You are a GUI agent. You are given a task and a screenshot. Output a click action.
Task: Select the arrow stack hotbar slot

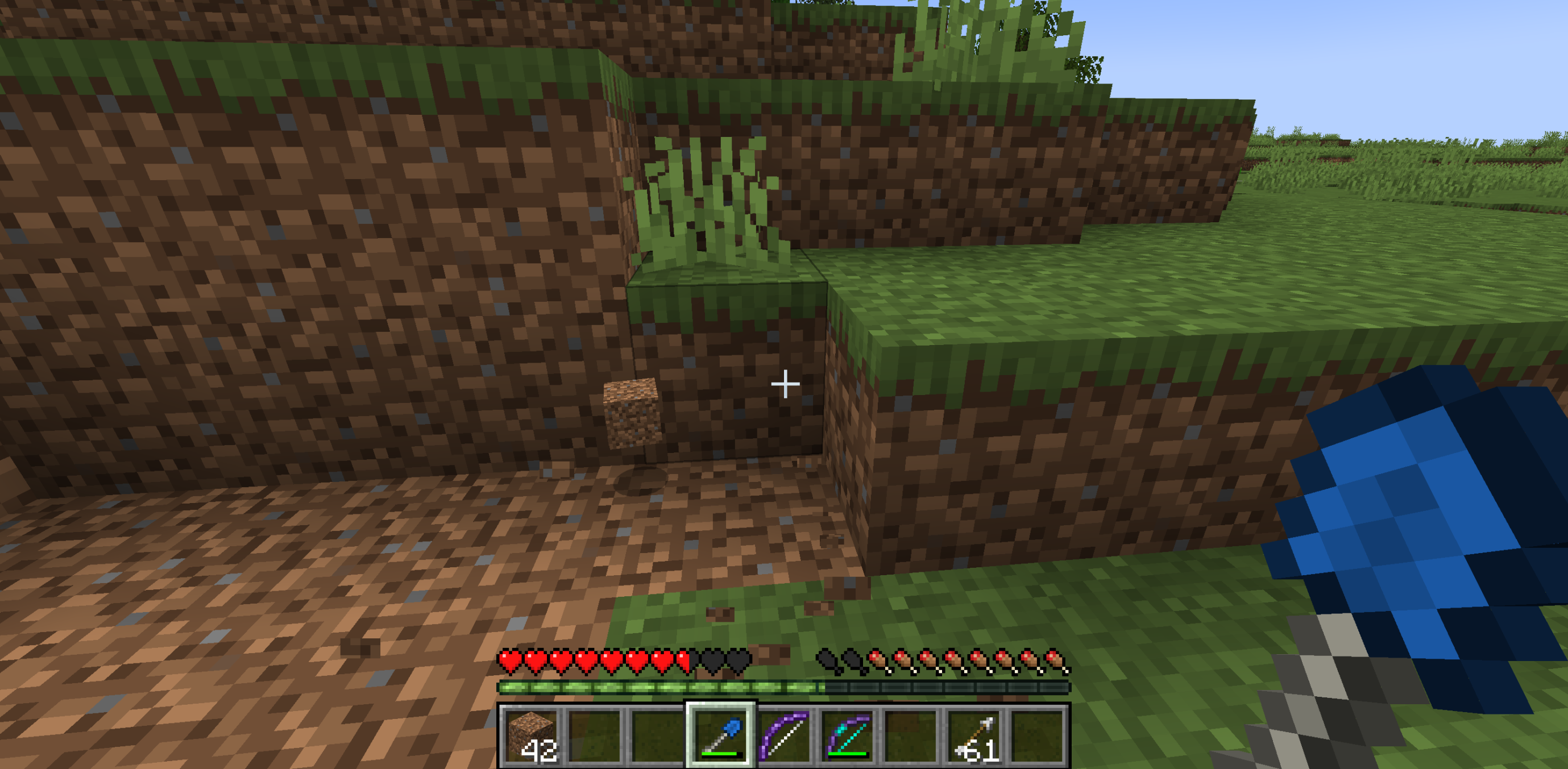point(975,734)
